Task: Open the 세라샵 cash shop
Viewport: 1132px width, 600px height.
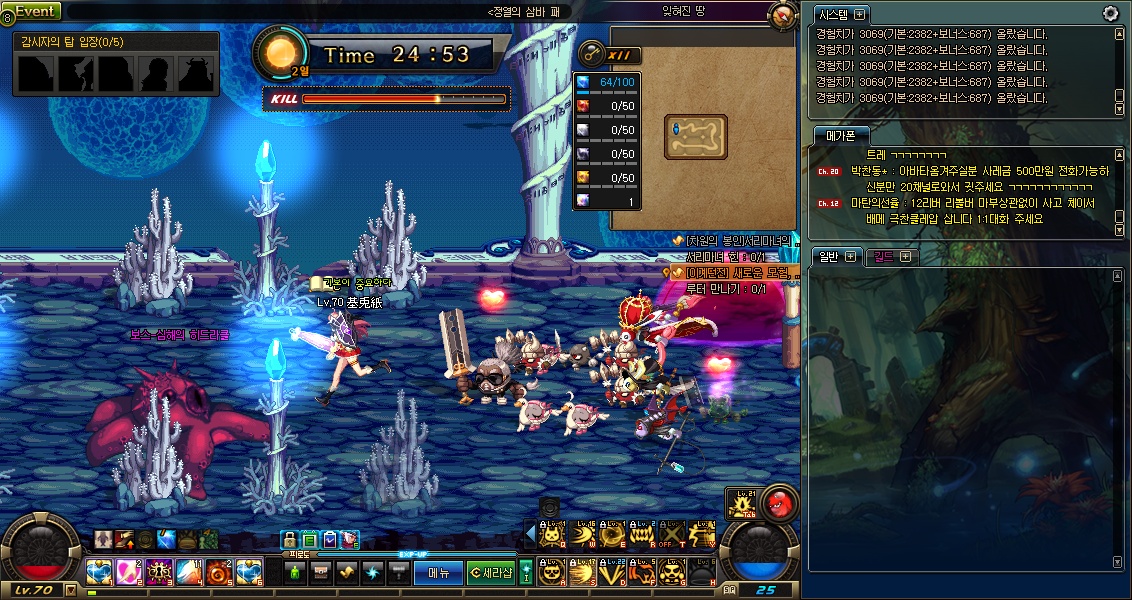Action: point(491,572)
